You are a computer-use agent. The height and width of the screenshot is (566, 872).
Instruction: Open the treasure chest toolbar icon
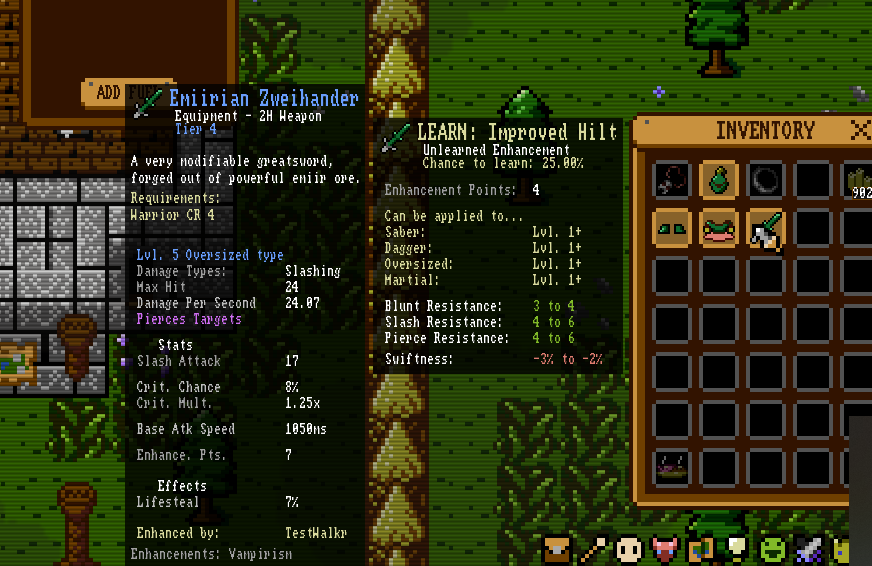558,549
